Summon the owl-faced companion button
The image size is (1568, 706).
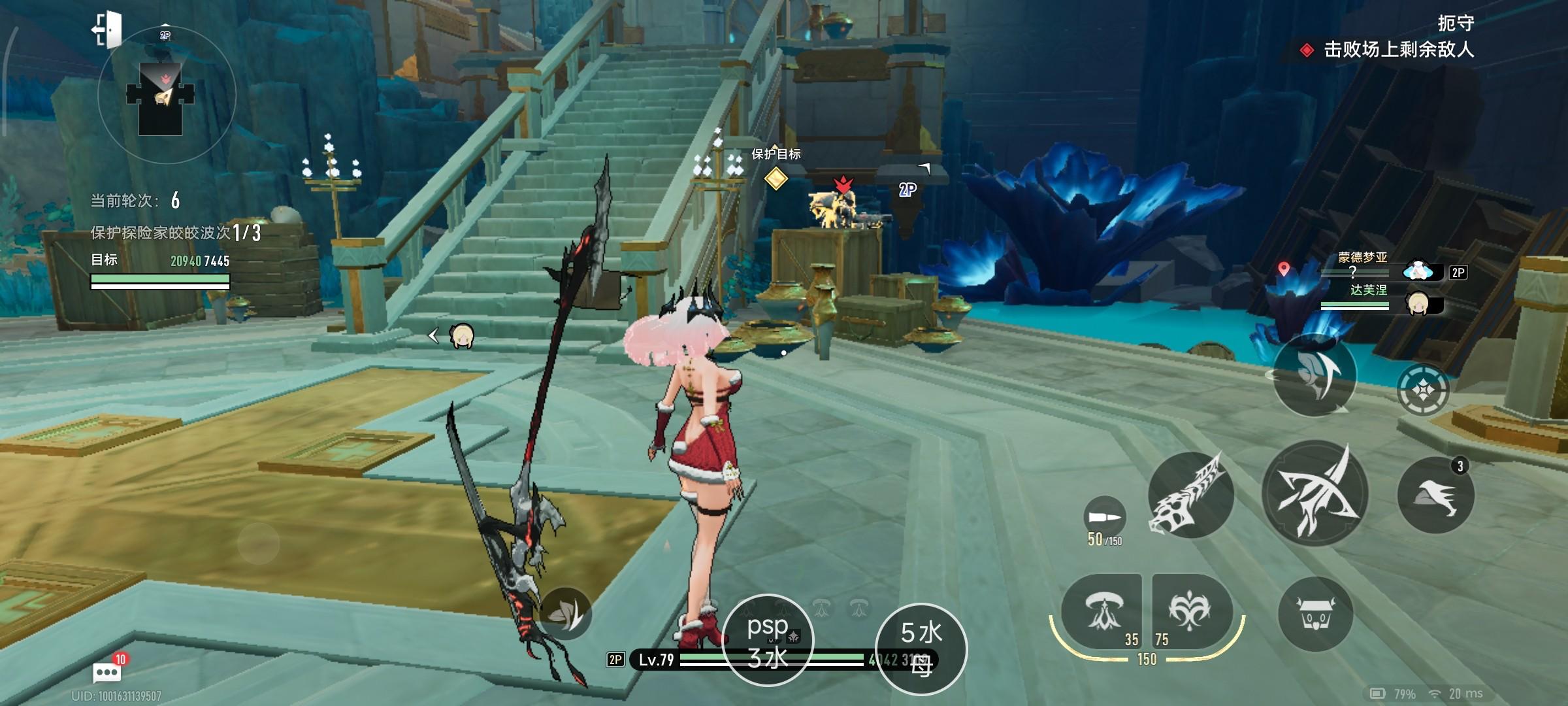(x=1315, y=614)
